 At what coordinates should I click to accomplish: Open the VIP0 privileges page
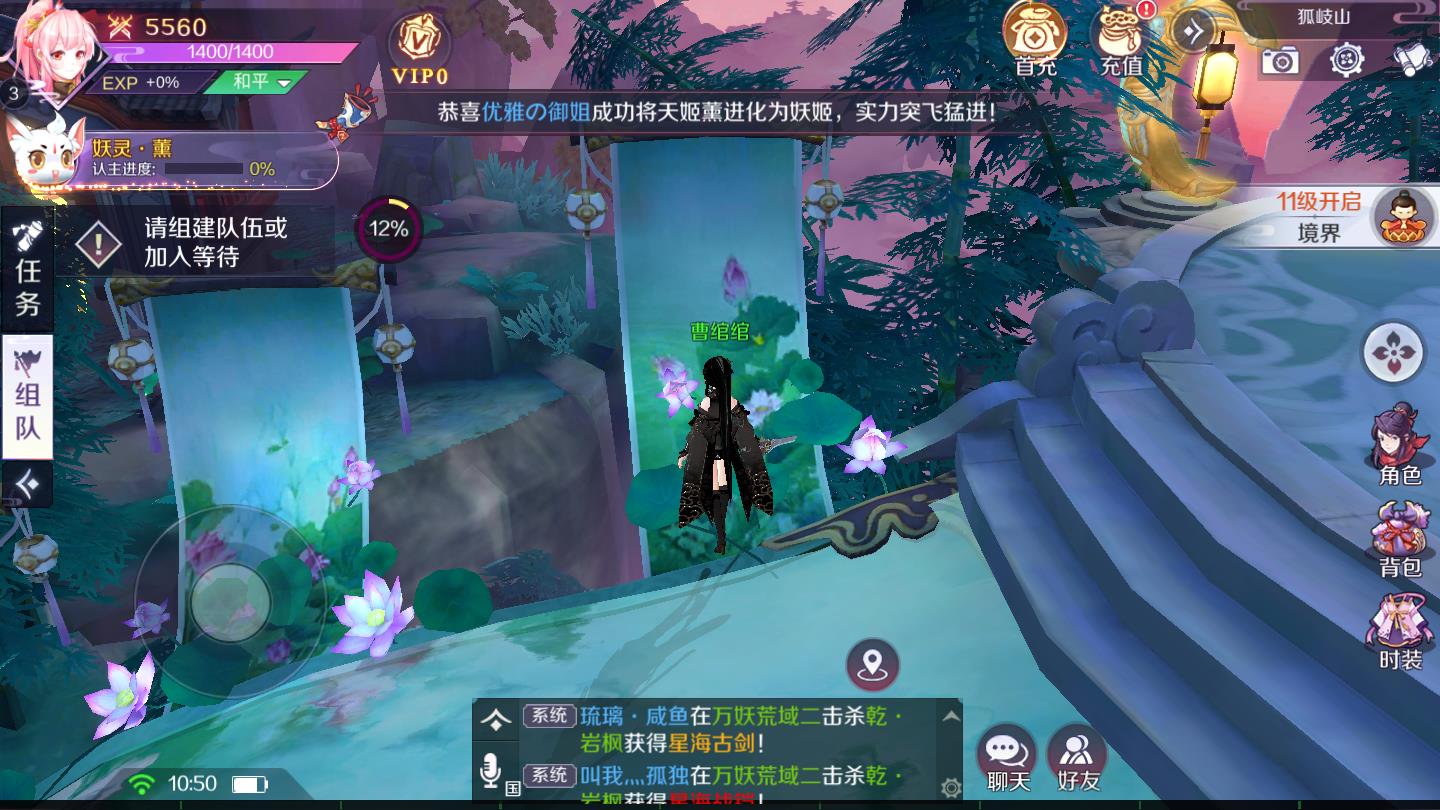click(419, 46)
